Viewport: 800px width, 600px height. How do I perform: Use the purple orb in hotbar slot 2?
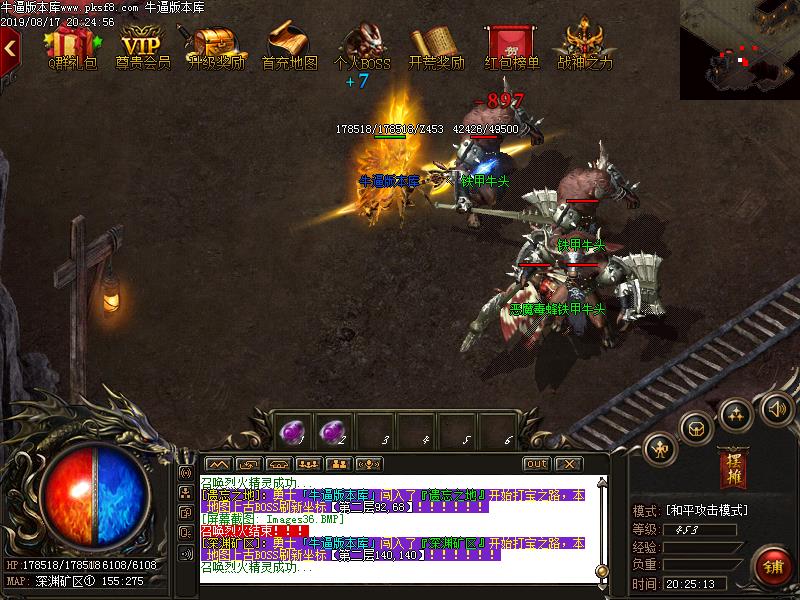click(x=332, y=431)
